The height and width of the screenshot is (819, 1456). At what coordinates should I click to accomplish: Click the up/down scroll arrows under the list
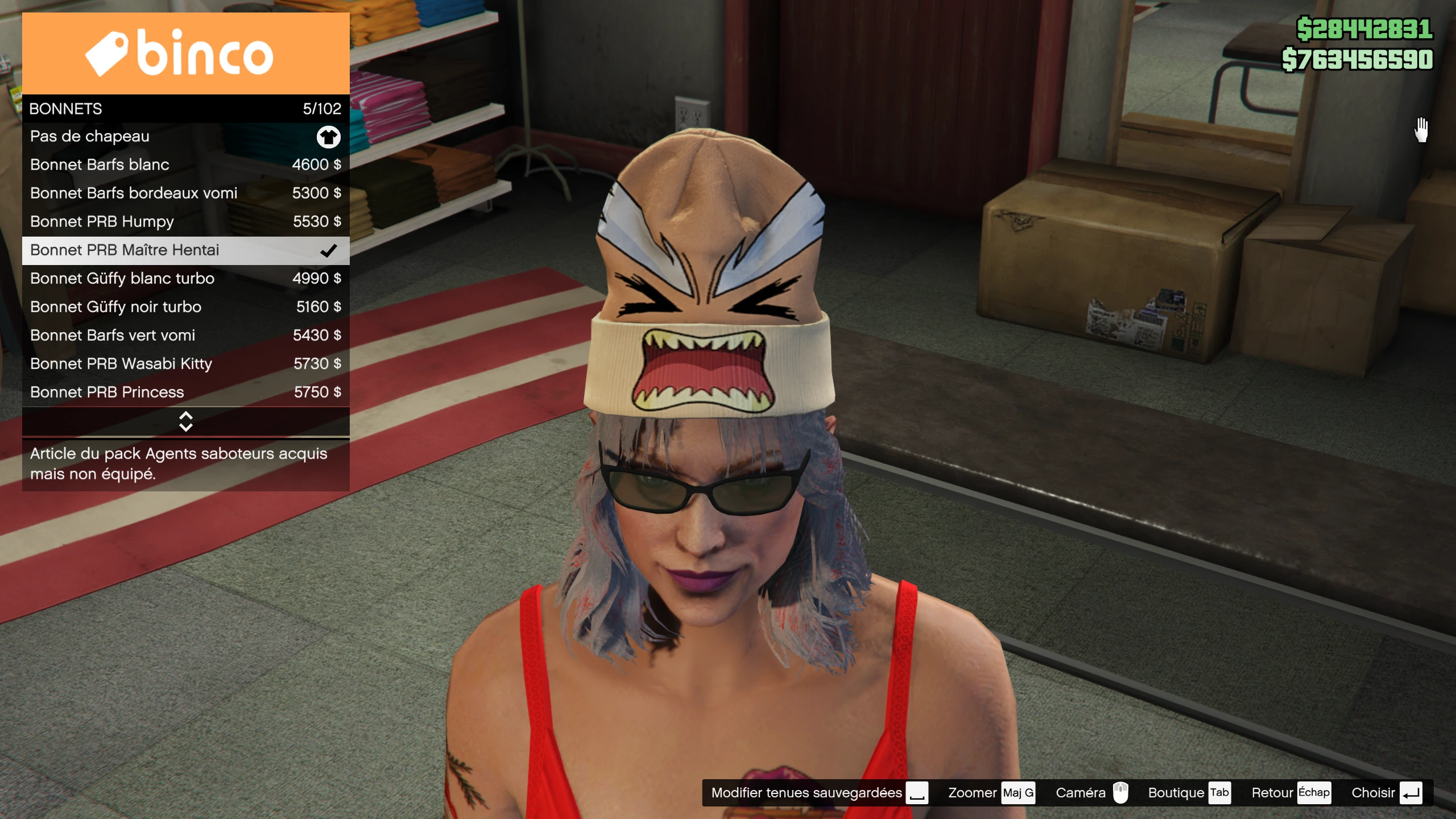(x=185, y=421)
